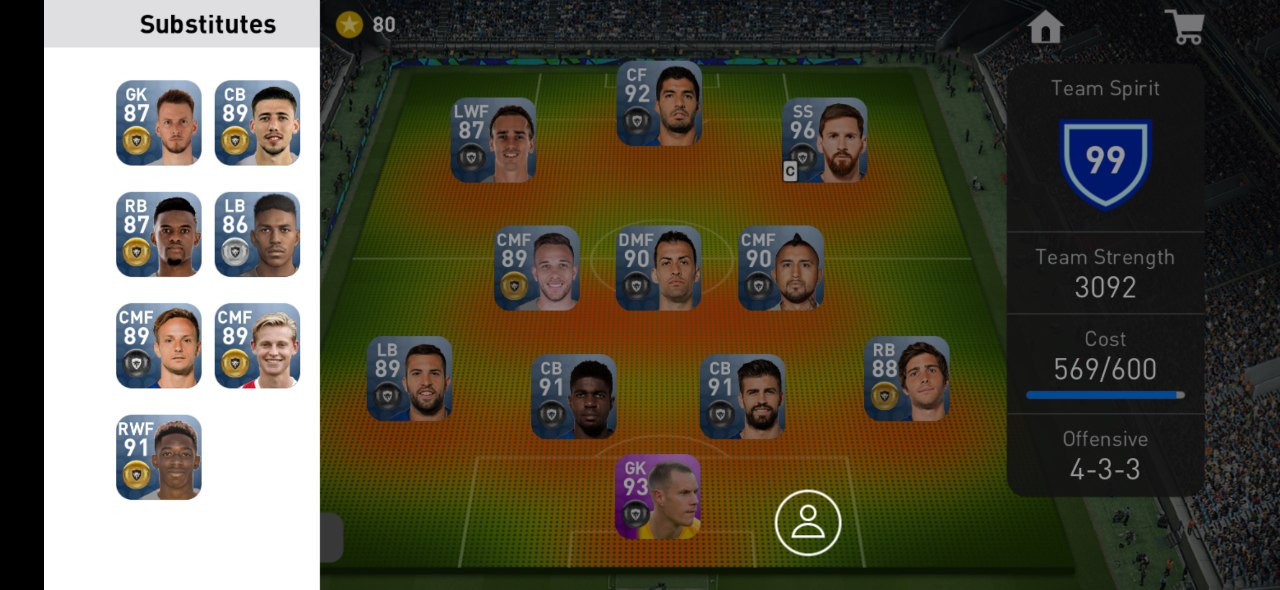This screenshot has height=590, width=1280.
Task: Pick the DMF 90 midfielder card
Action: coord(658,268)
